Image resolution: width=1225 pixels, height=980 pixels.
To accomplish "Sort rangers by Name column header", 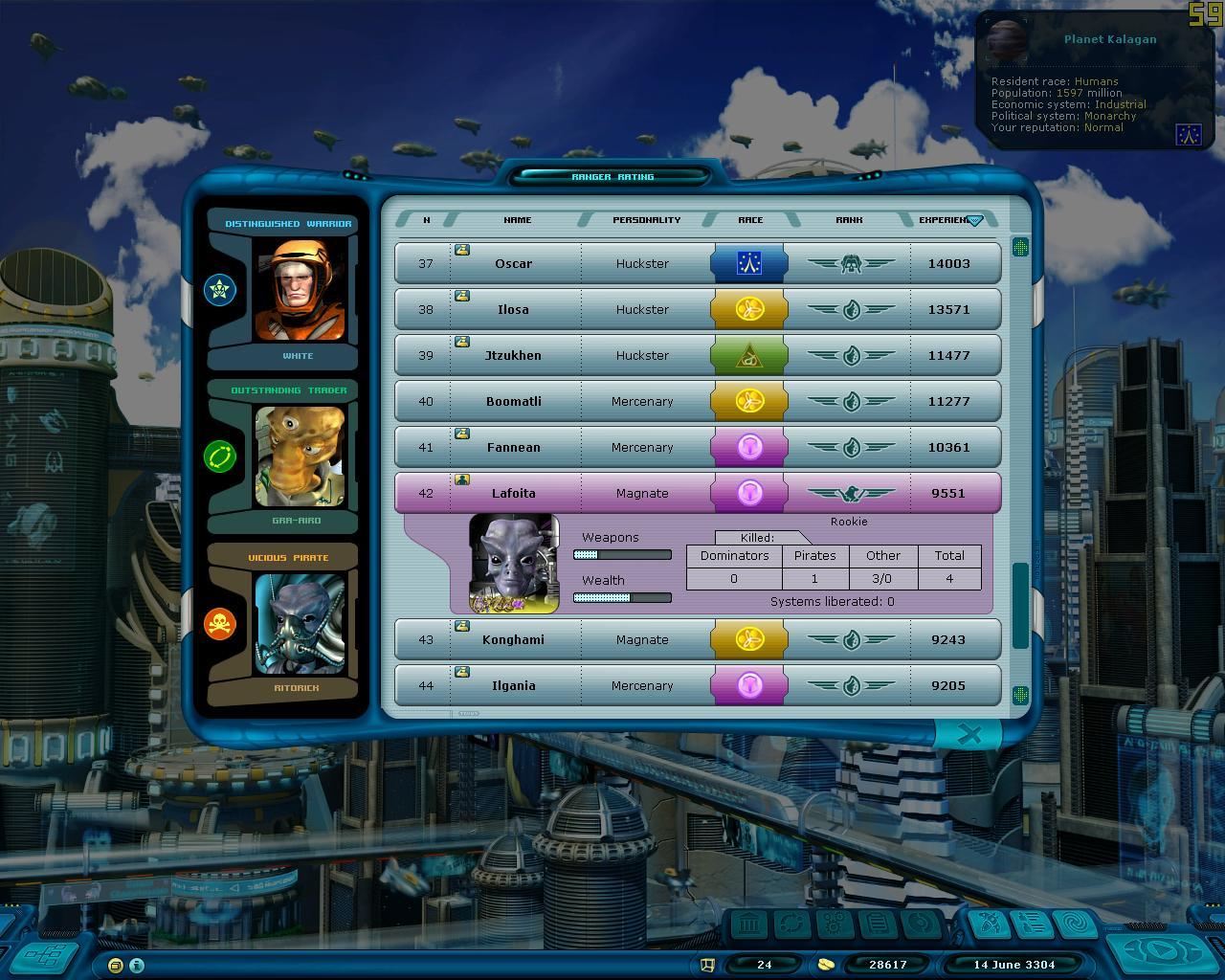I will click(x=517, y=220).
